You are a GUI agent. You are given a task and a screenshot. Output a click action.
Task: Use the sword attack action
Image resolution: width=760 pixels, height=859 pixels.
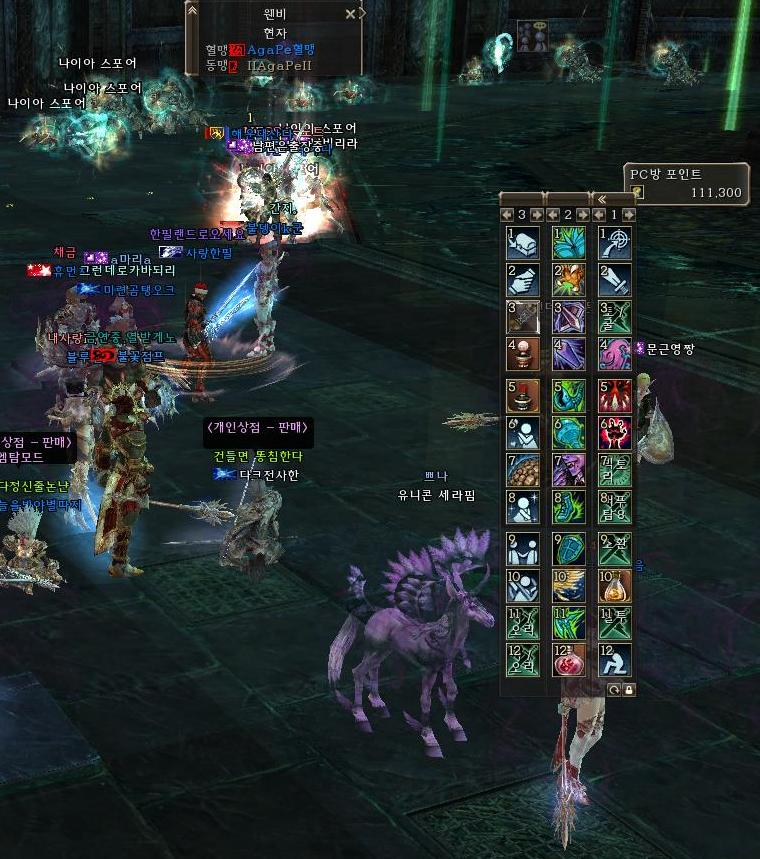615,281
